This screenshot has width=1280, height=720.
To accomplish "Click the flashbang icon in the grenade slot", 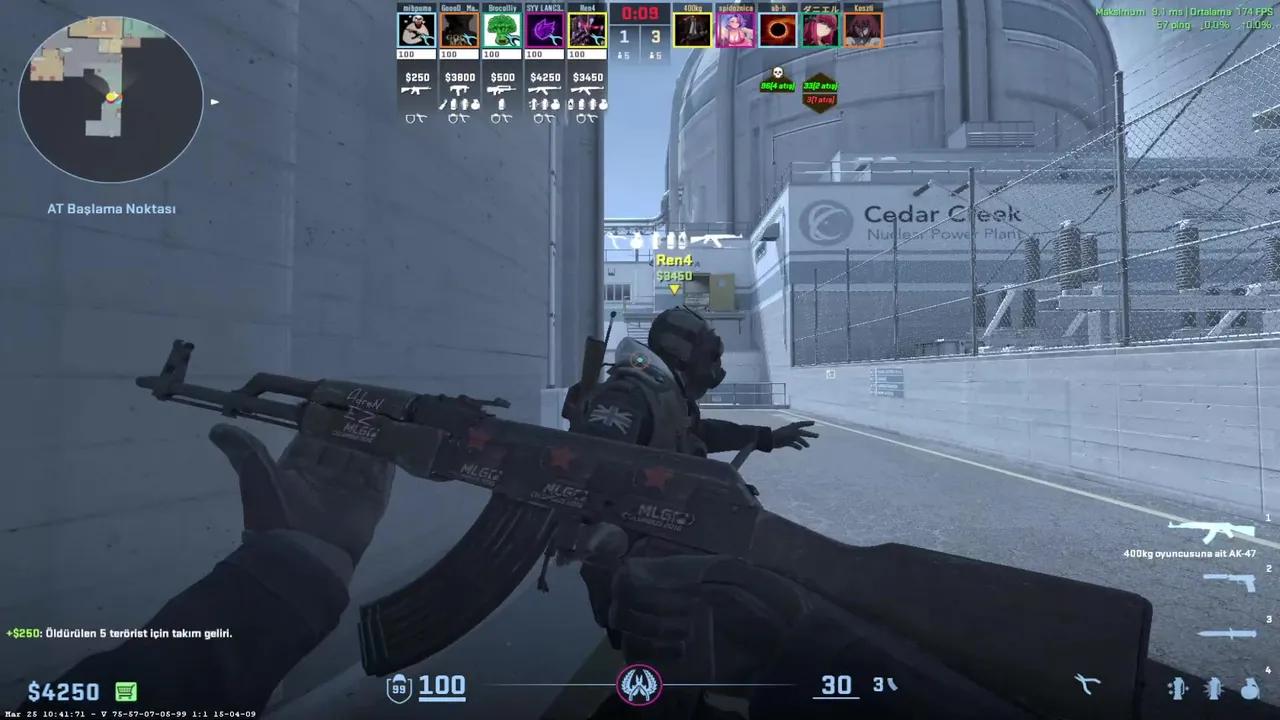I will pyautogui.click(x=1213, y=688).
